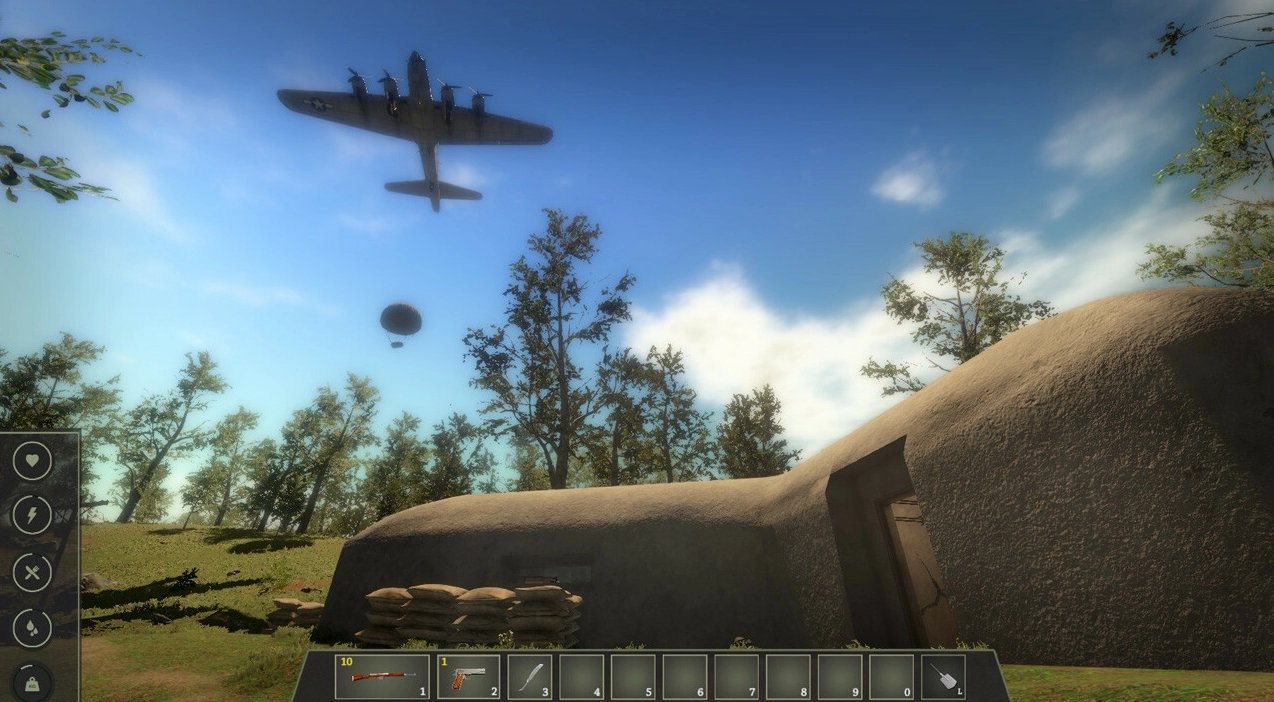Choose the blade in hotbar slot 3
This screenshot has width=1274, height=702.
[x=530, y=677]
